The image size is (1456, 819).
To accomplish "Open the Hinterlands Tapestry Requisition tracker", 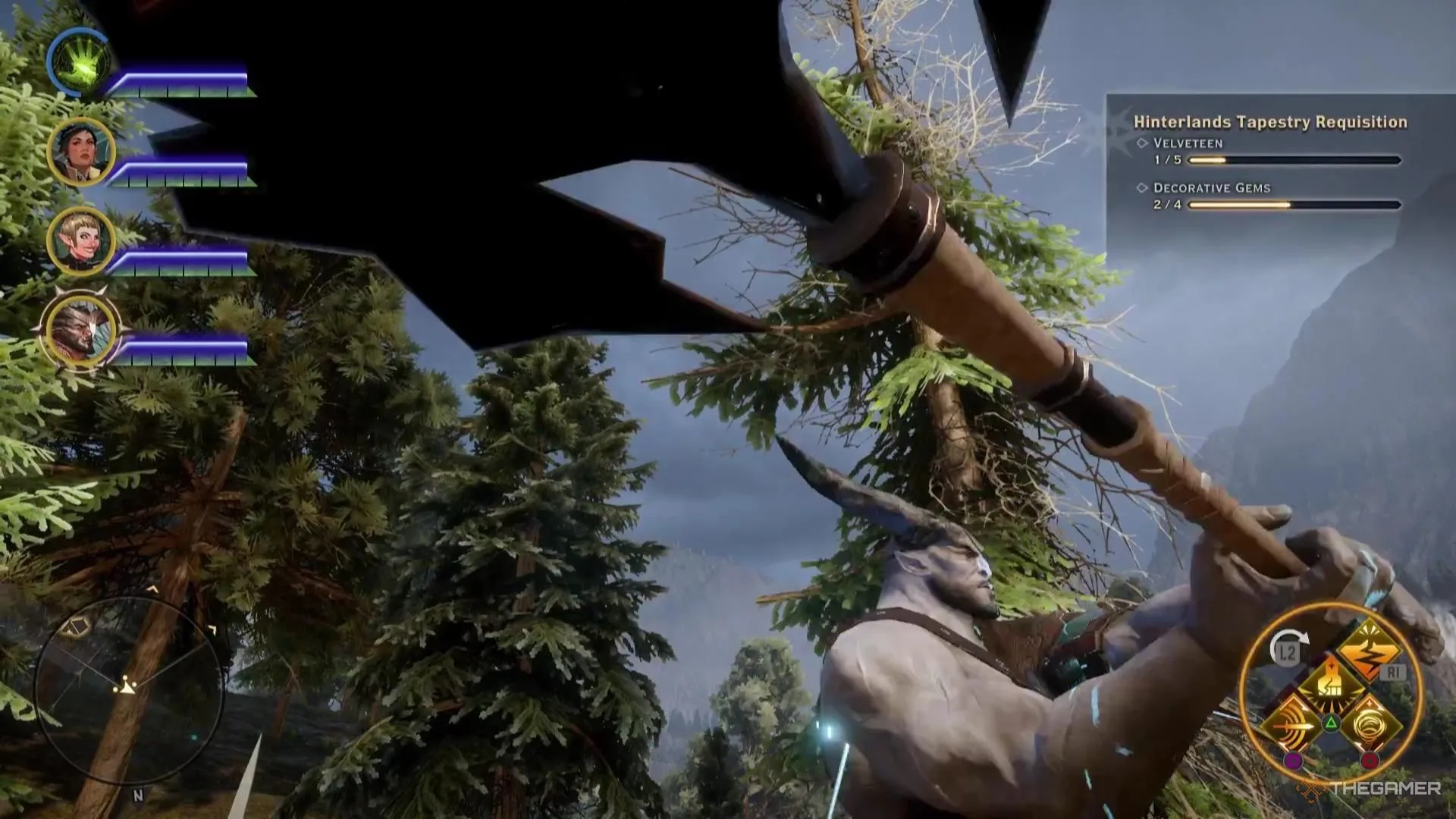I will [1269, 122].
